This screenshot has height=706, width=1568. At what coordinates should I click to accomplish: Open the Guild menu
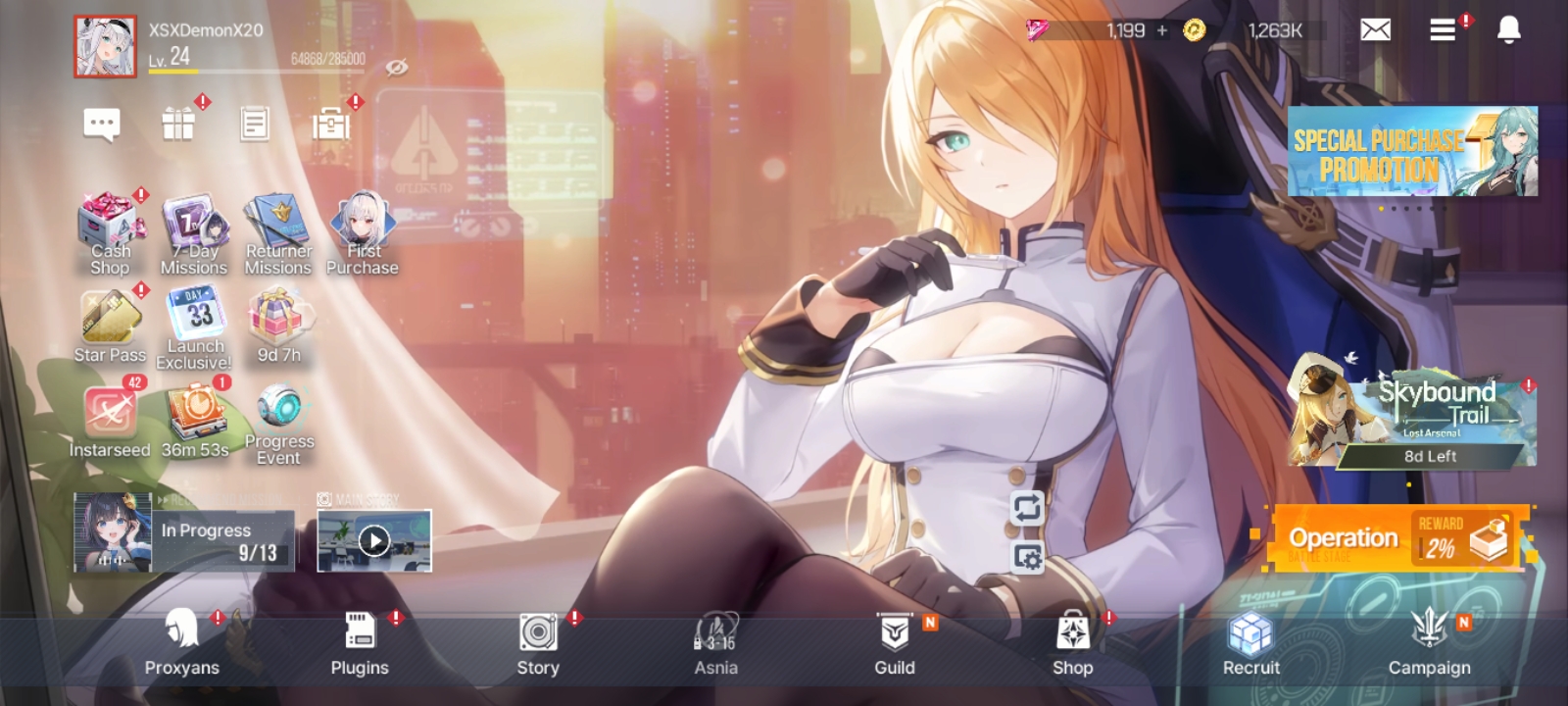pos(894,641)
